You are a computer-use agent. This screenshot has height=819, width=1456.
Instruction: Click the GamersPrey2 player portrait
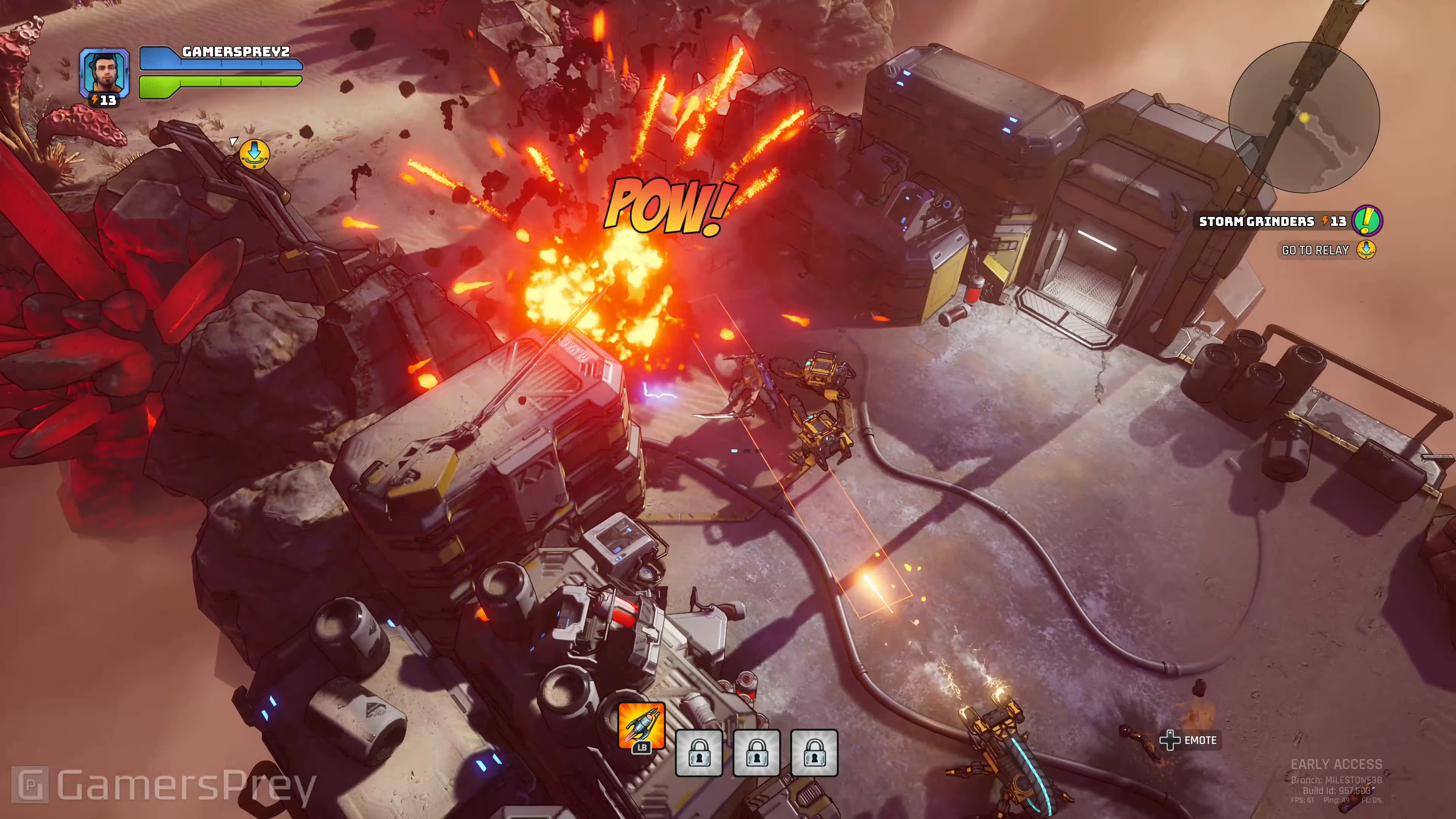[x=104, y=72]
